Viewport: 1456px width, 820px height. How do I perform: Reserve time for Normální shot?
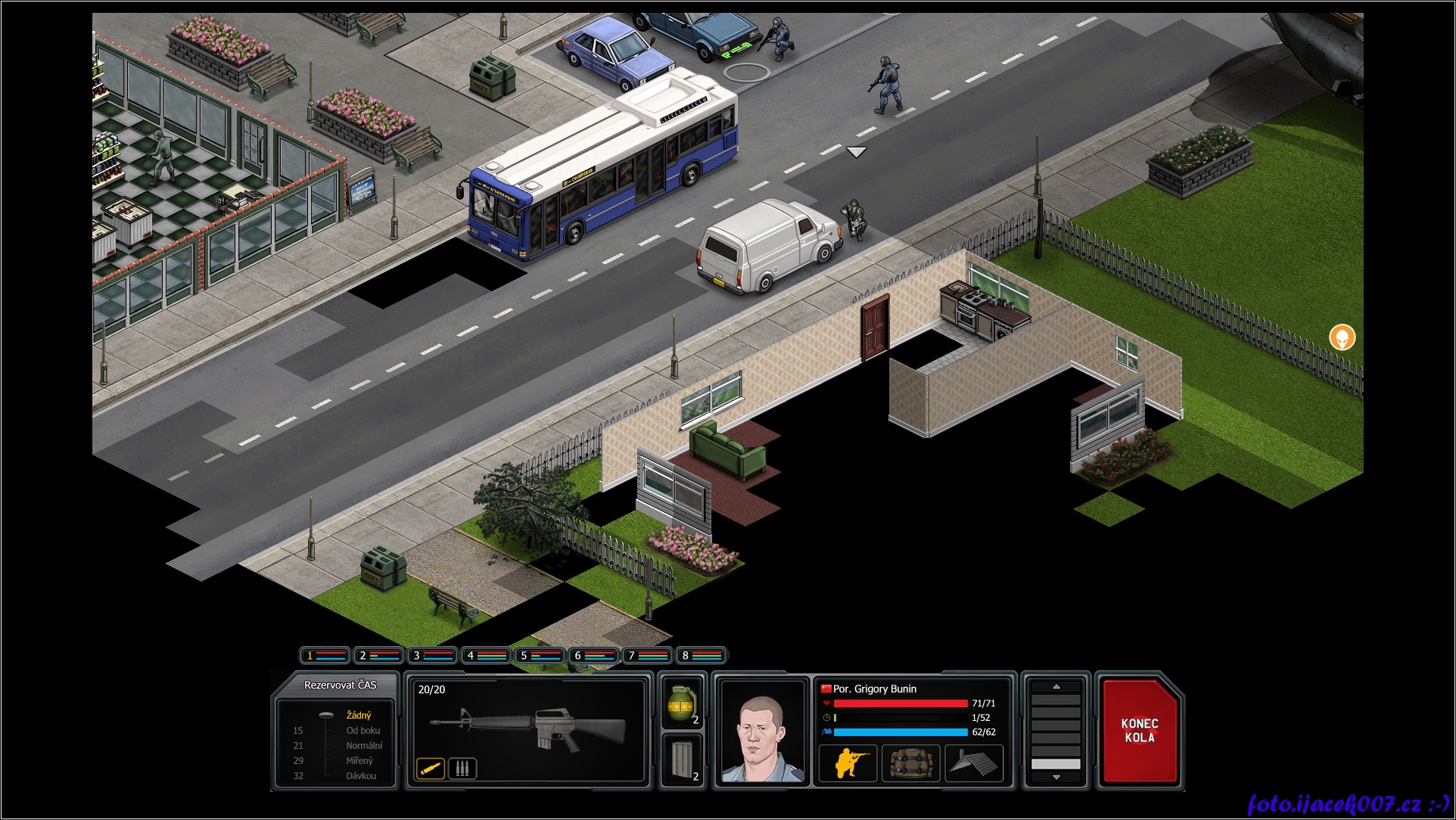pos(363,746)
